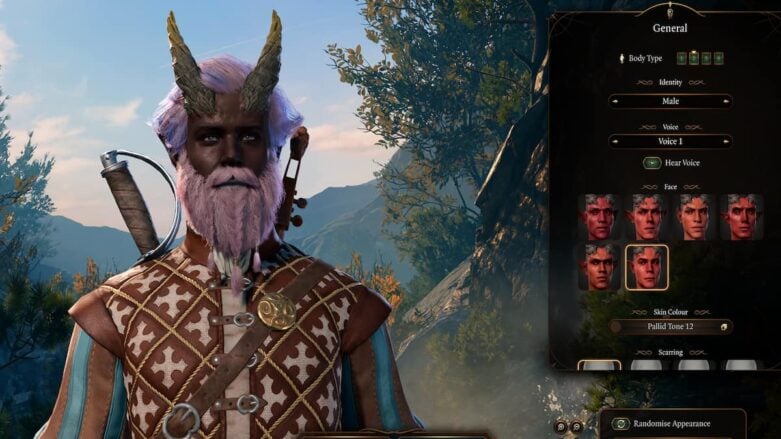This screenshot has height=439, width=781.
Task: Choose the first face in the top row
Action: 600,217
